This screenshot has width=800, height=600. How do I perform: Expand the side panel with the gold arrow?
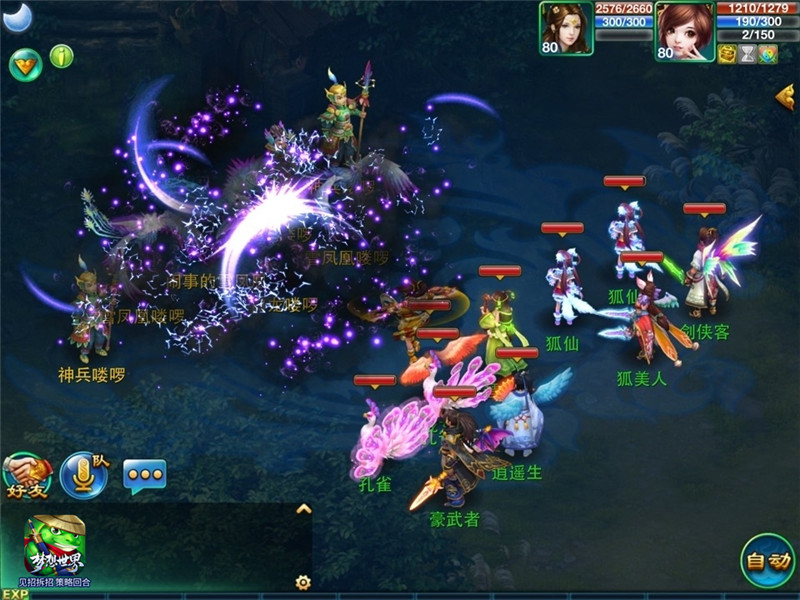[786, 96]
